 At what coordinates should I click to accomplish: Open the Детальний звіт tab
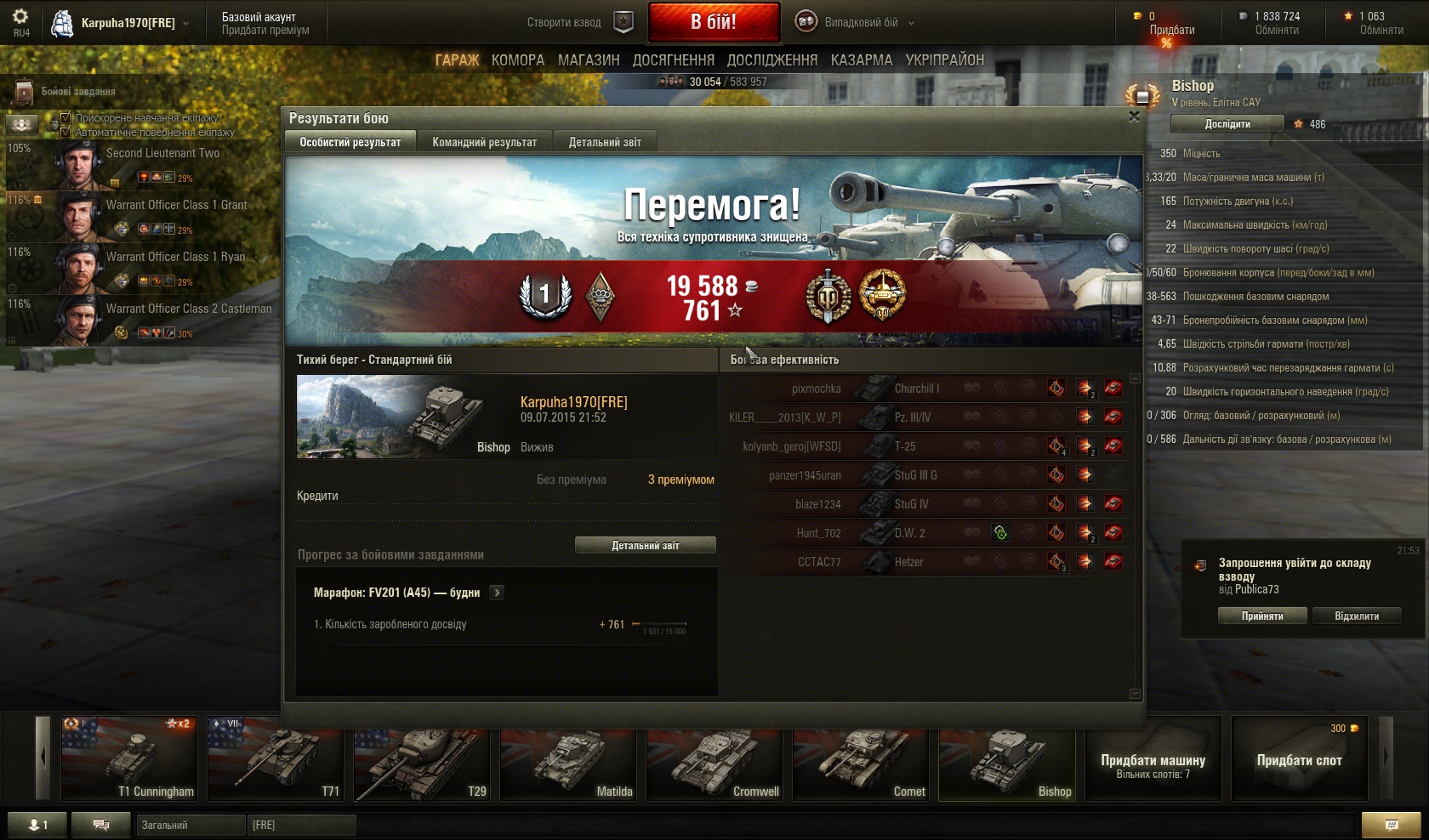pos(605,142)
